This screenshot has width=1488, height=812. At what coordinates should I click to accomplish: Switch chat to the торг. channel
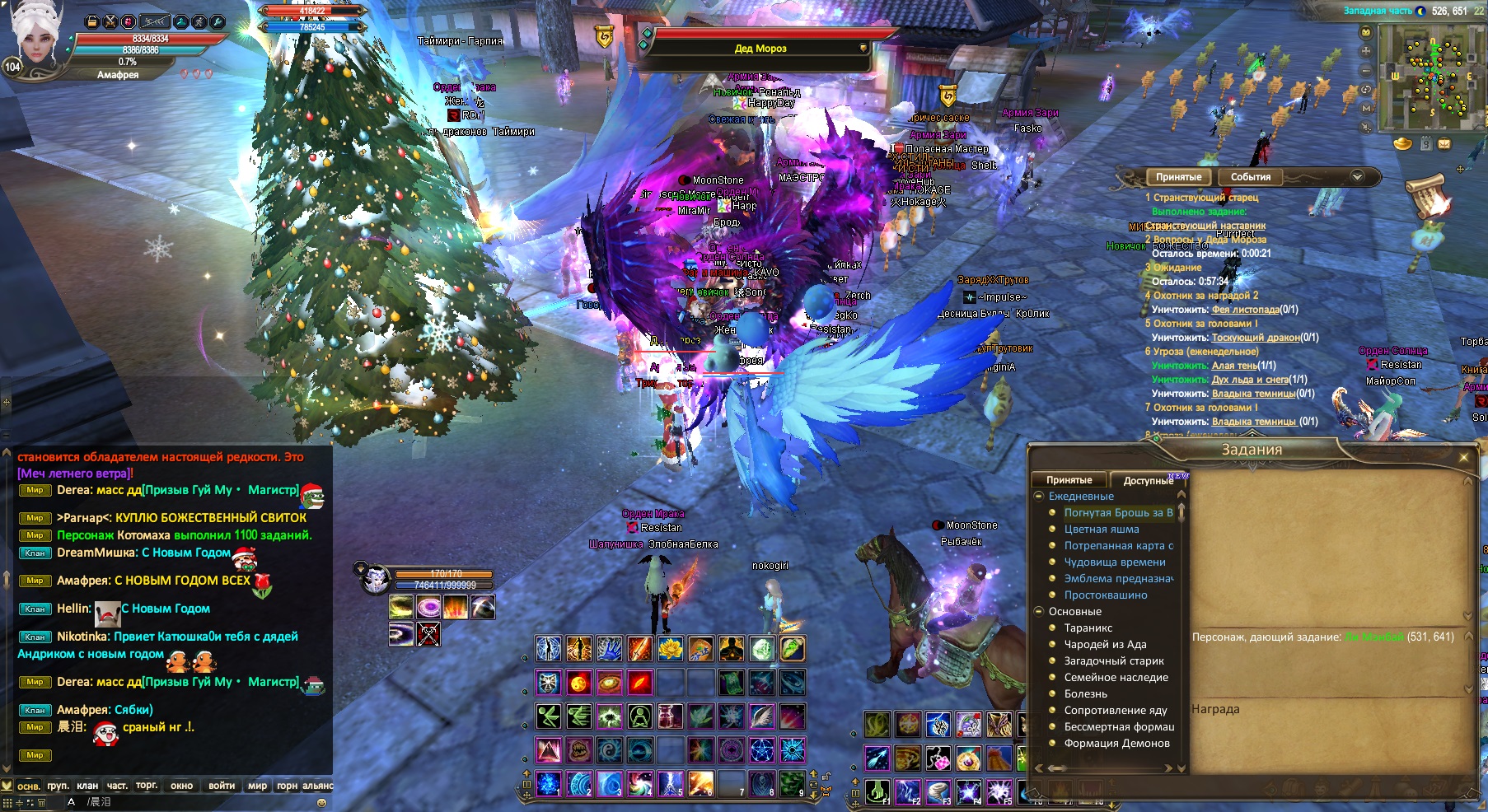pyautogui.click(x=147, y=786)
